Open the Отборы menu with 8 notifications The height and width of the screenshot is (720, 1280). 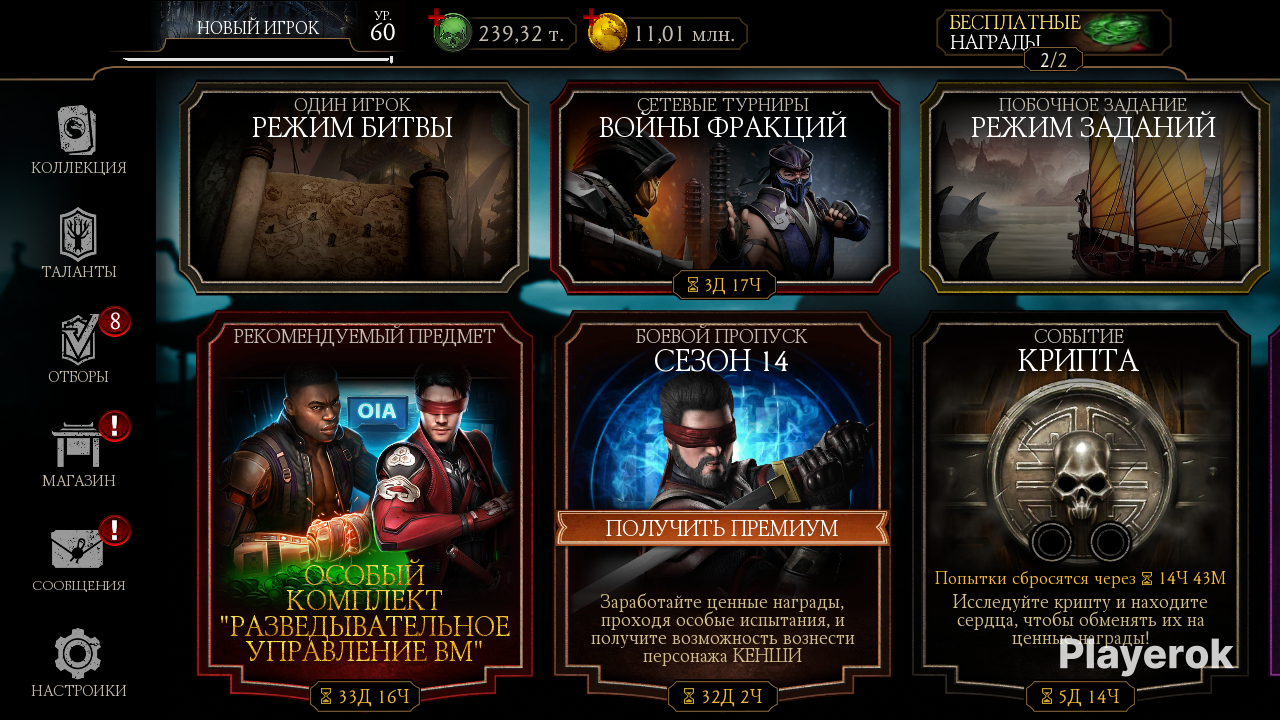(x=78, y=347)
